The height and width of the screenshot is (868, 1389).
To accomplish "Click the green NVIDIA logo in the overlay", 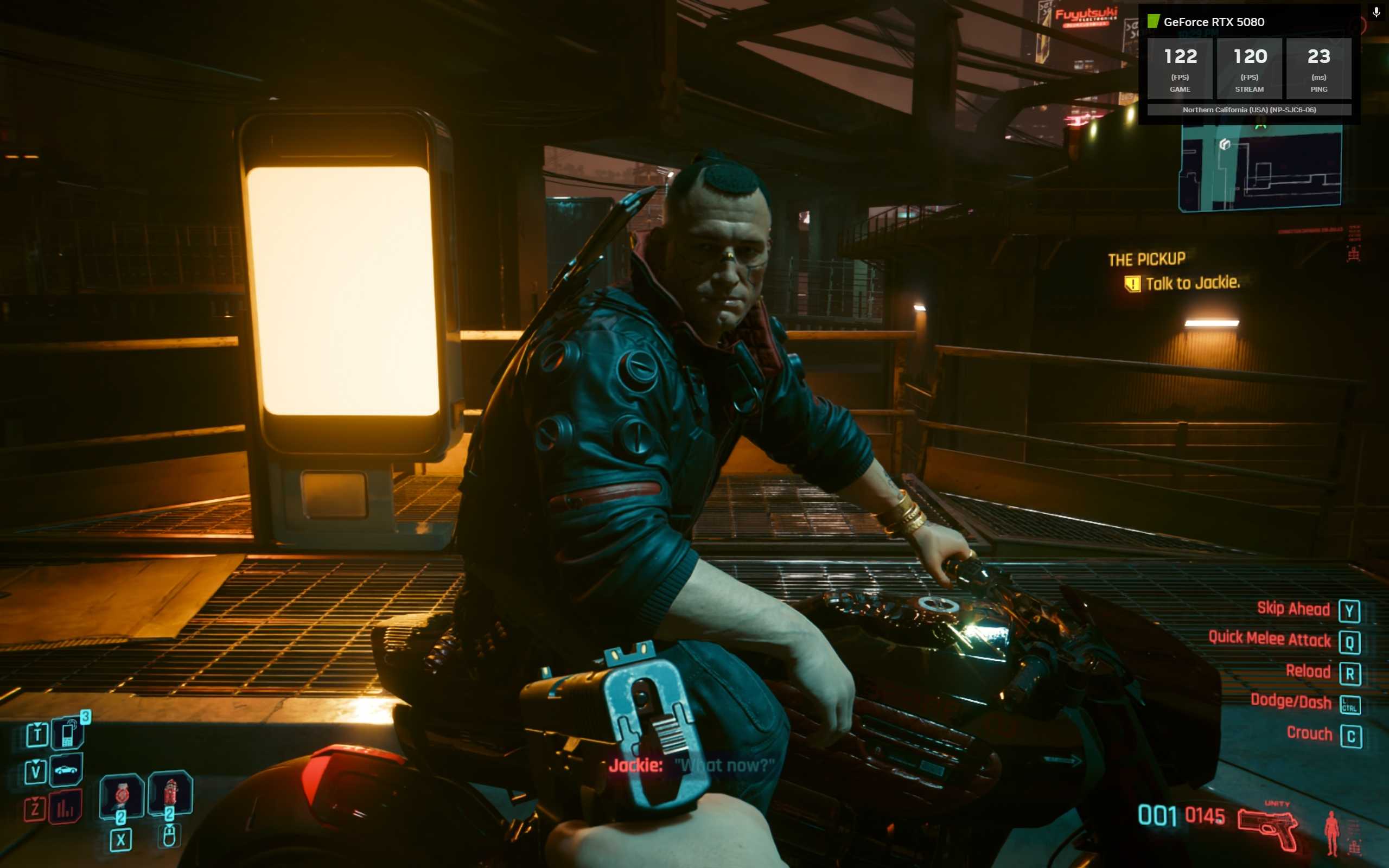I will coord(1154,21).
